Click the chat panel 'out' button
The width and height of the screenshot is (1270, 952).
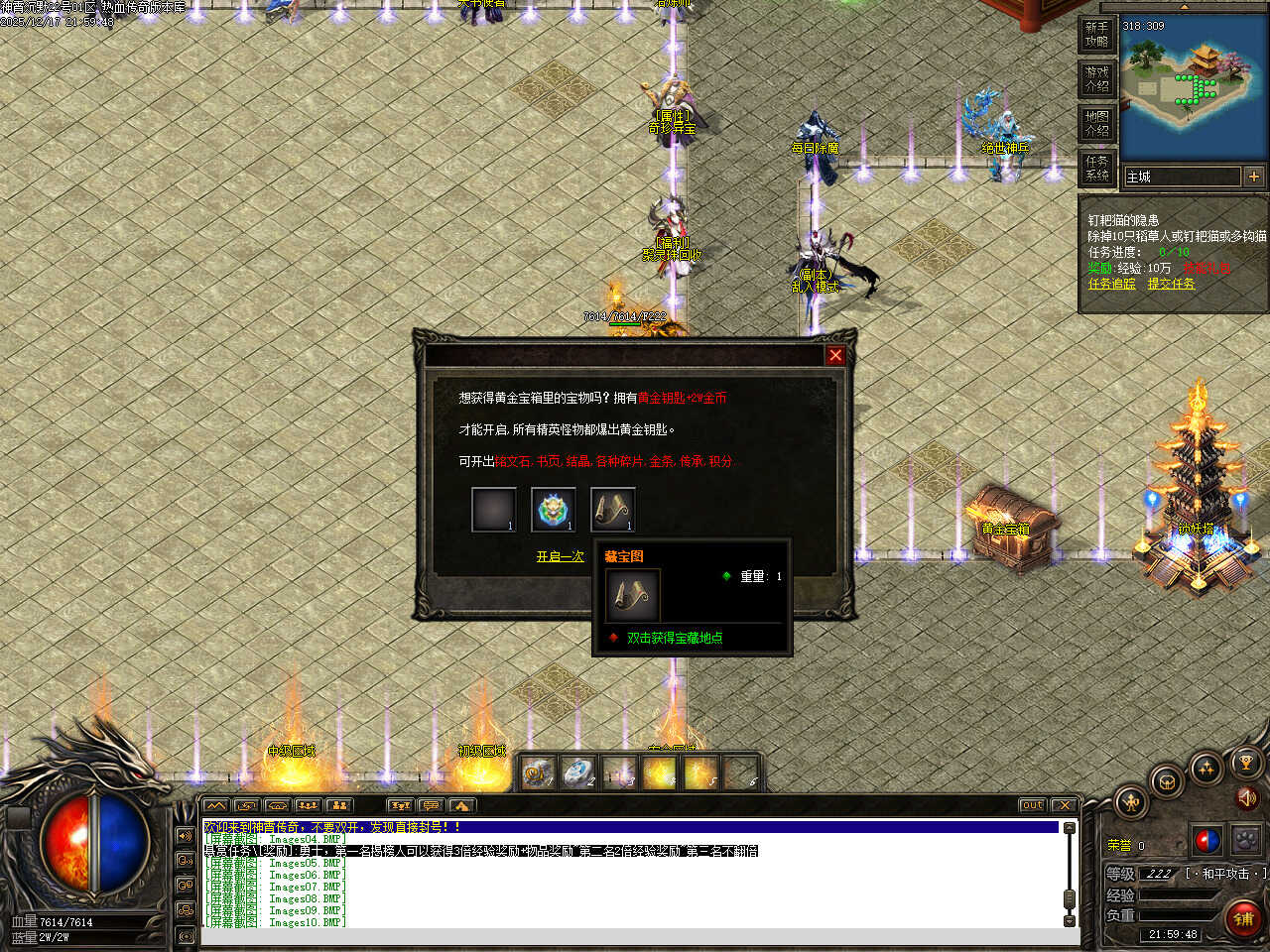tap(1032, 805)
